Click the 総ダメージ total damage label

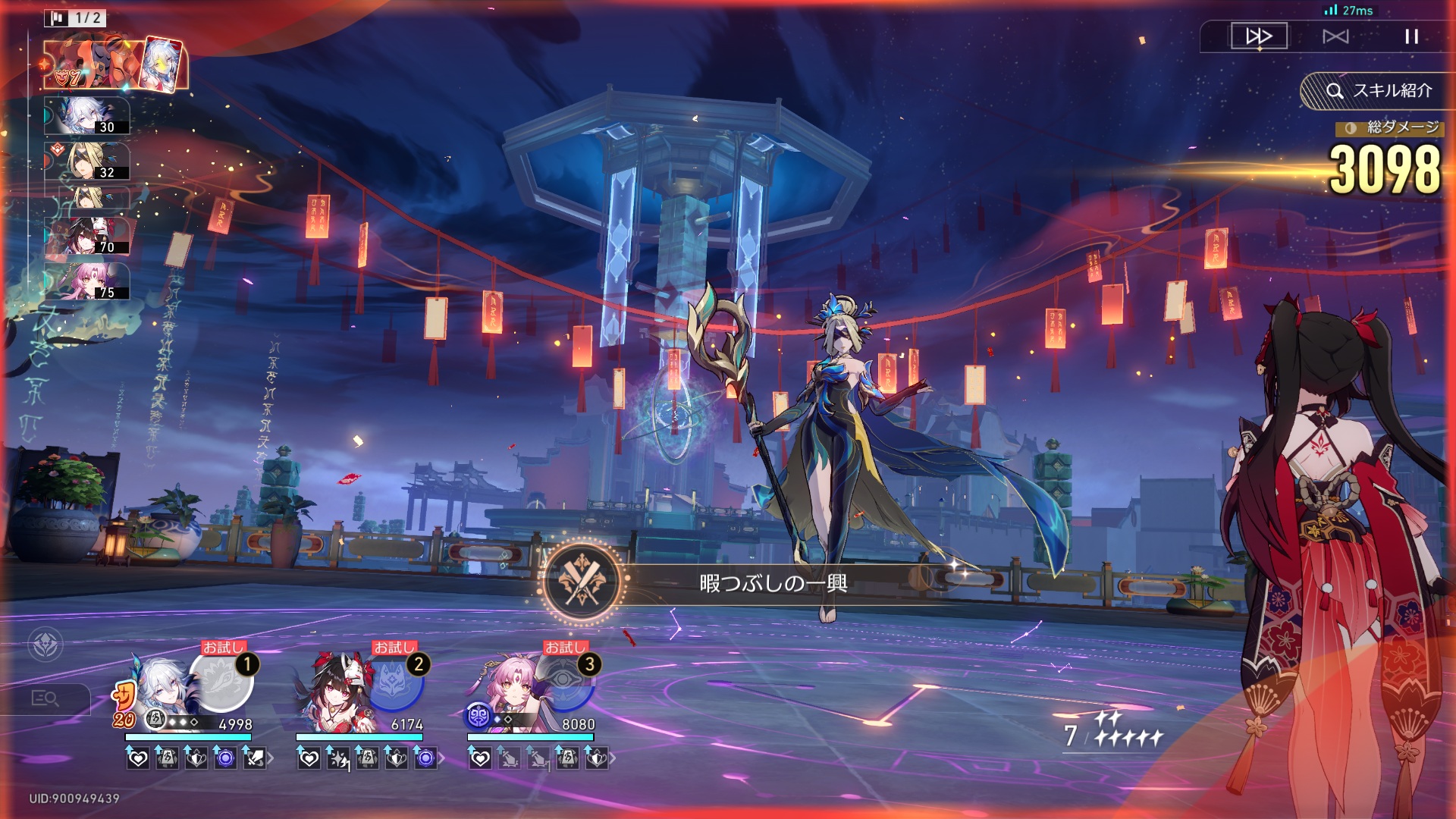(1391, 127)
